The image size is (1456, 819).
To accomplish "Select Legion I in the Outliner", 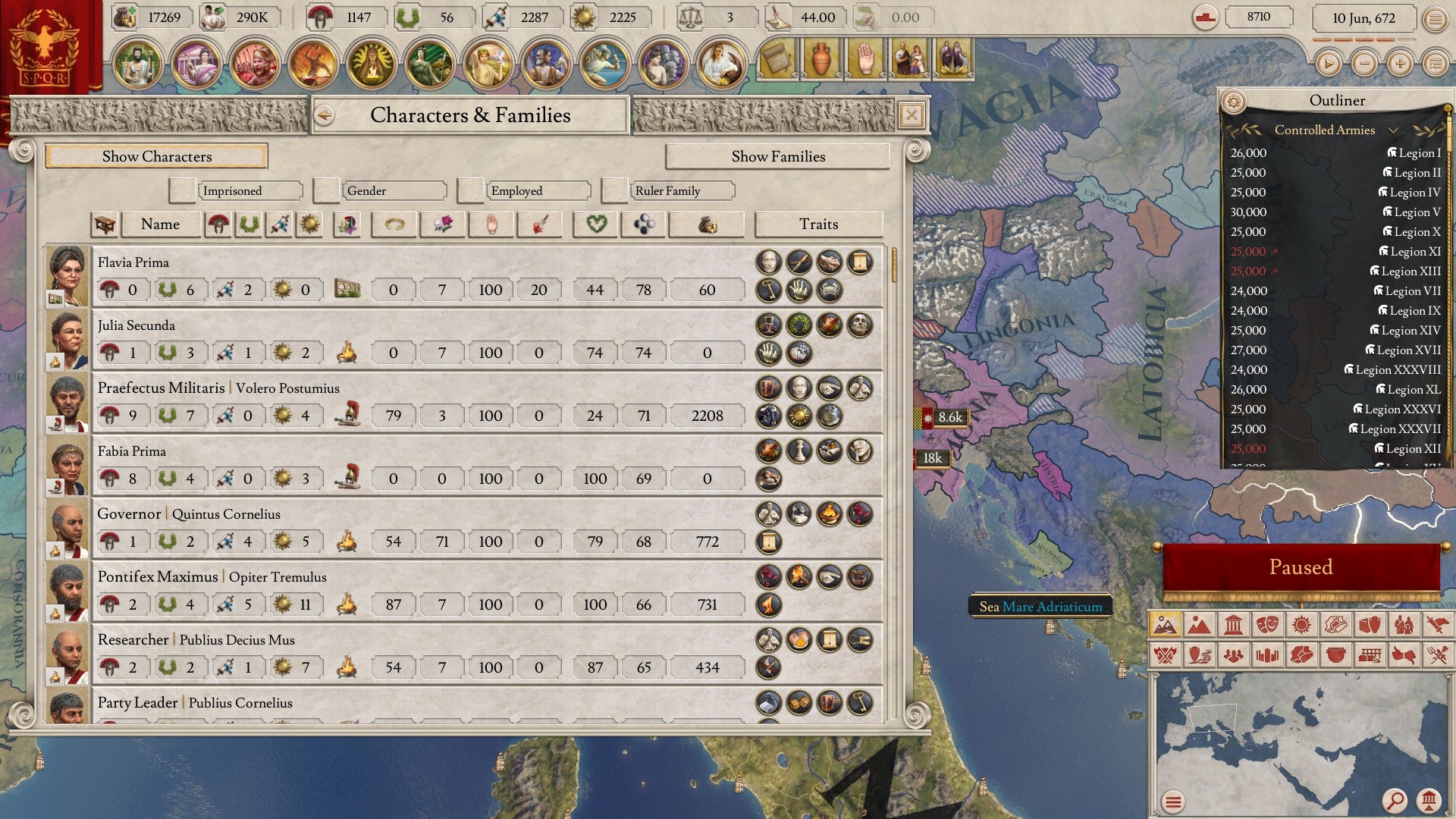I will pos(1415,152).
